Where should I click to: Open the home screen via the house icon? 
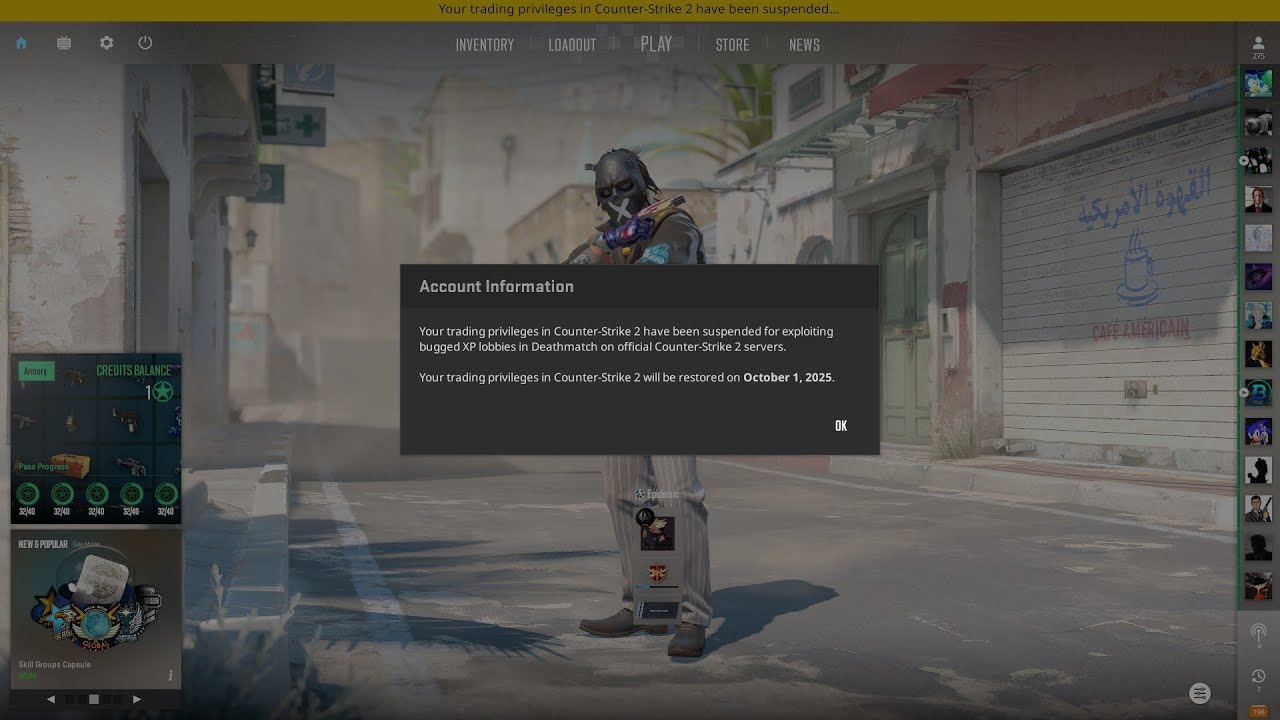tap(21, 43)
